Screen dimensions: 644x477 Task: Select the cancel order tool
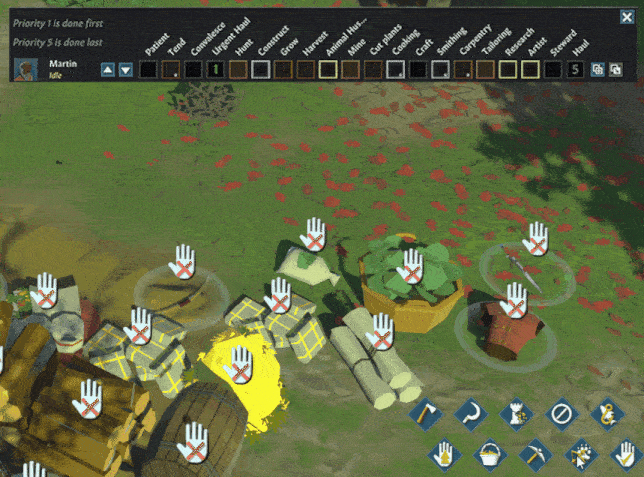(x=561, y=412)
